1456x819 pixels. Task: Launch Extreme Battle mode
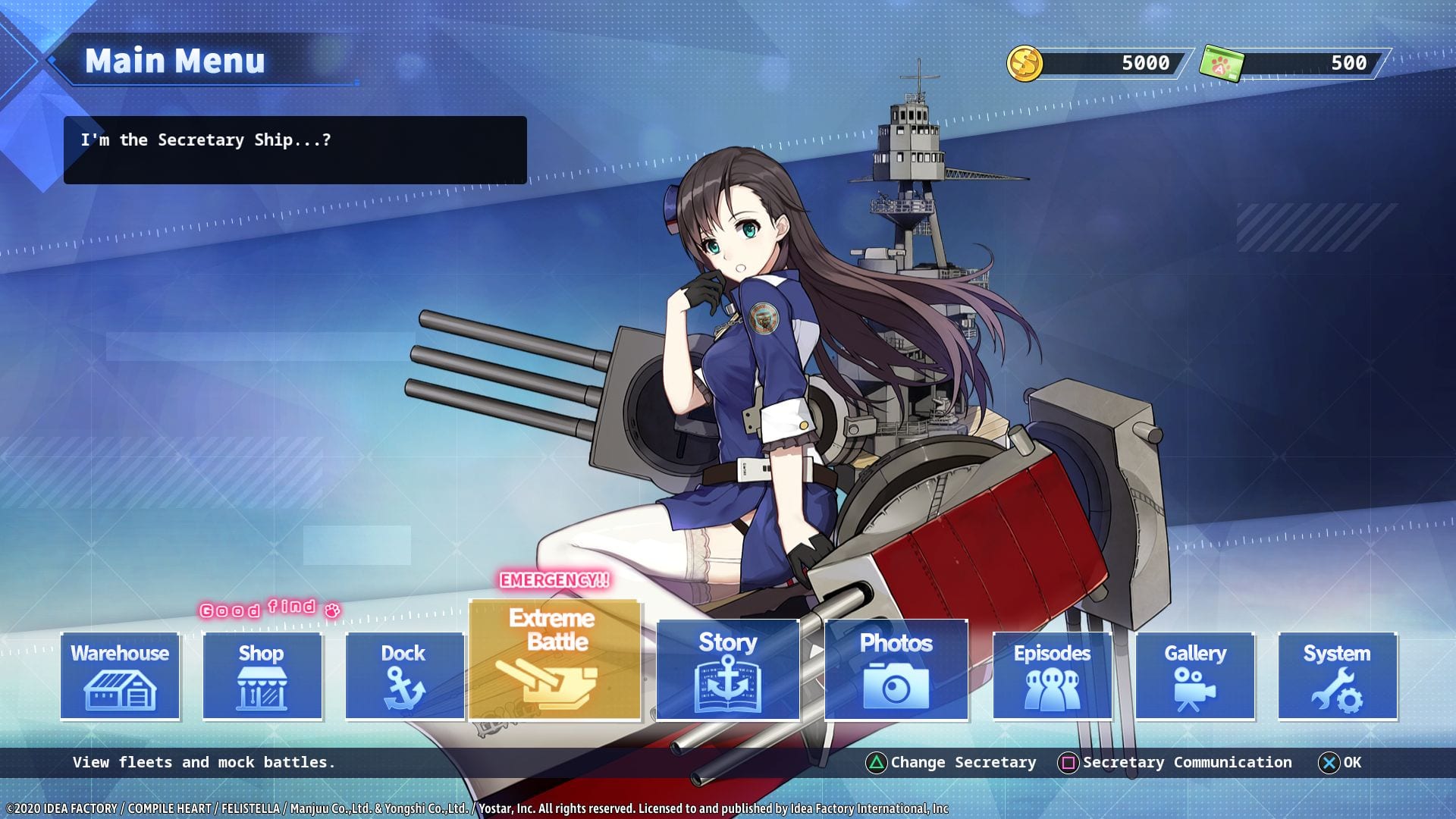[x=555, y=659]
